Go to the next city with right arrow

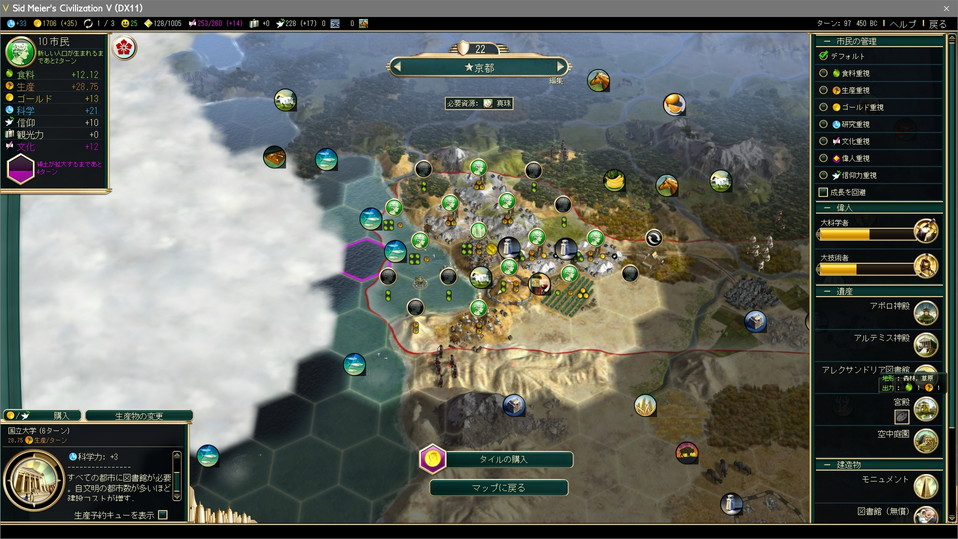tap(561, 67)
